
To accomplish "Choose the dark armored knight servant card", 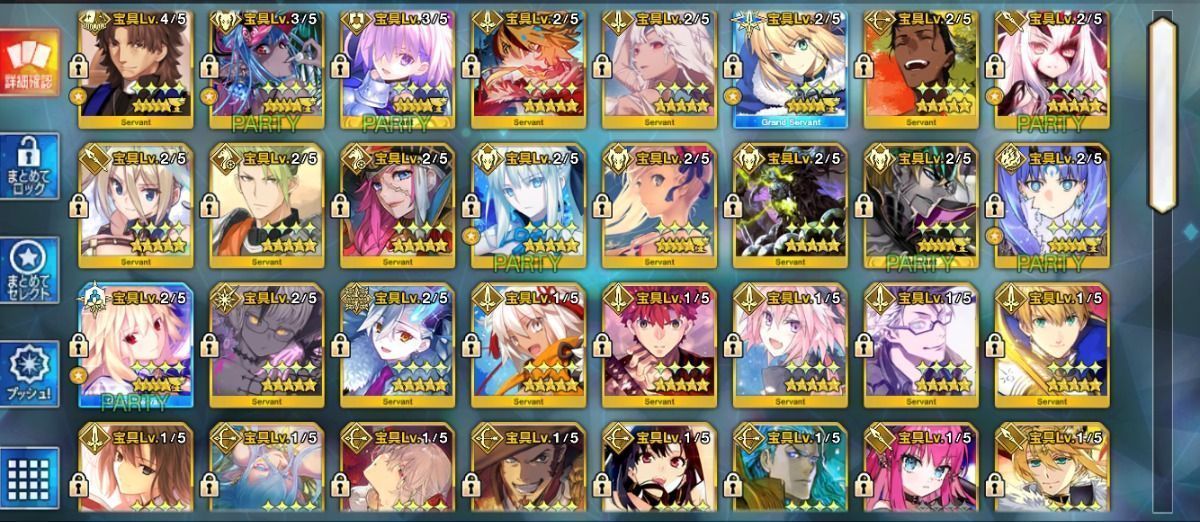I will (920, 206).
